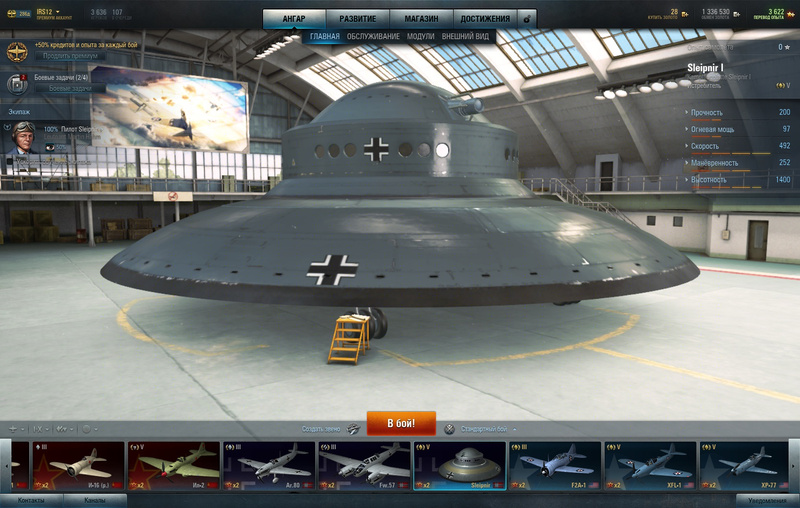The width and height of the screenshot is (800, 508).
Task: Show the Внешний вид sub-tab
Action: point(465,37)
